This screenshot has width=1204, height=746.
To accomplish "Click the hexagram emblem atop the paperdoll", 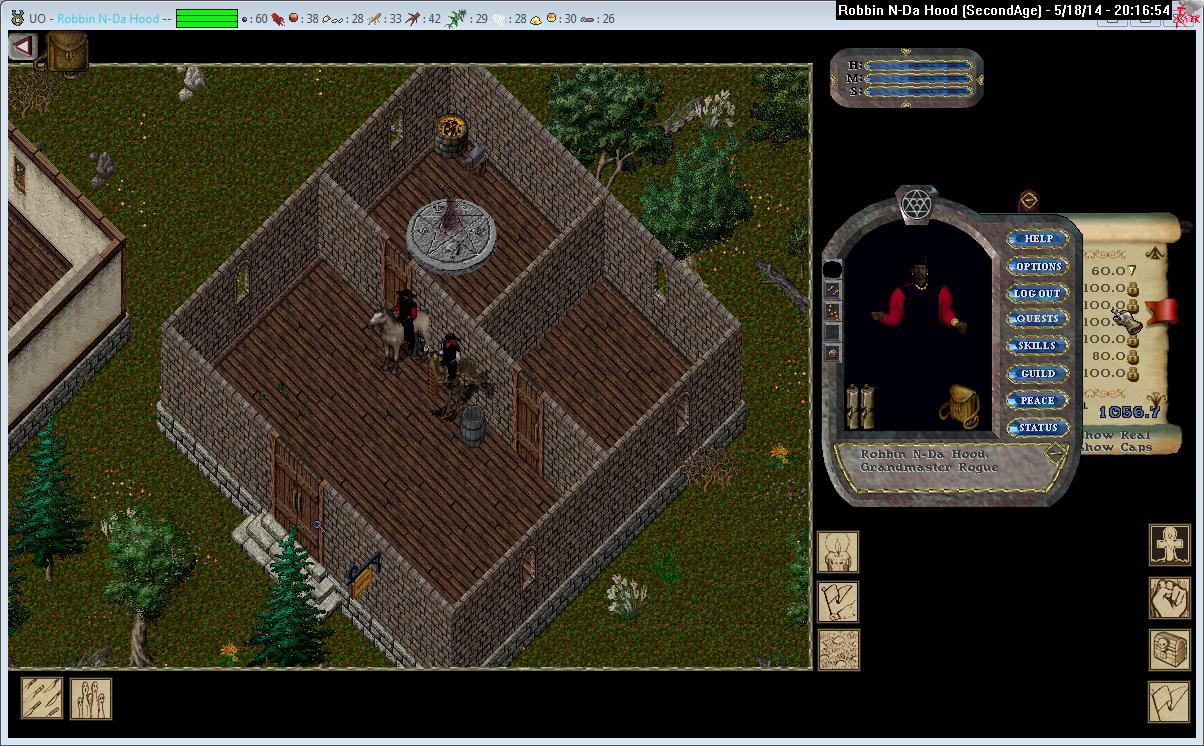I will 917,203.
